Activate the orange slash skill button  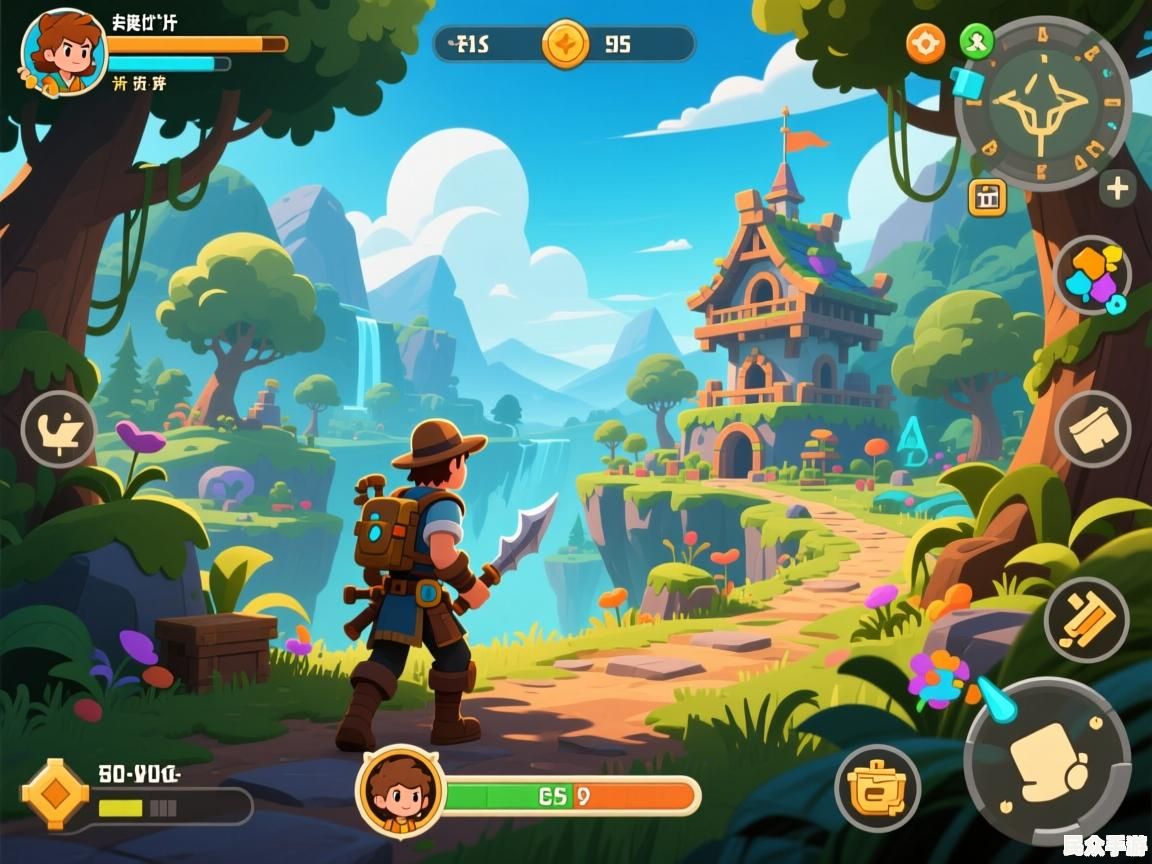pyautogui.click(x=1087, y=620)
